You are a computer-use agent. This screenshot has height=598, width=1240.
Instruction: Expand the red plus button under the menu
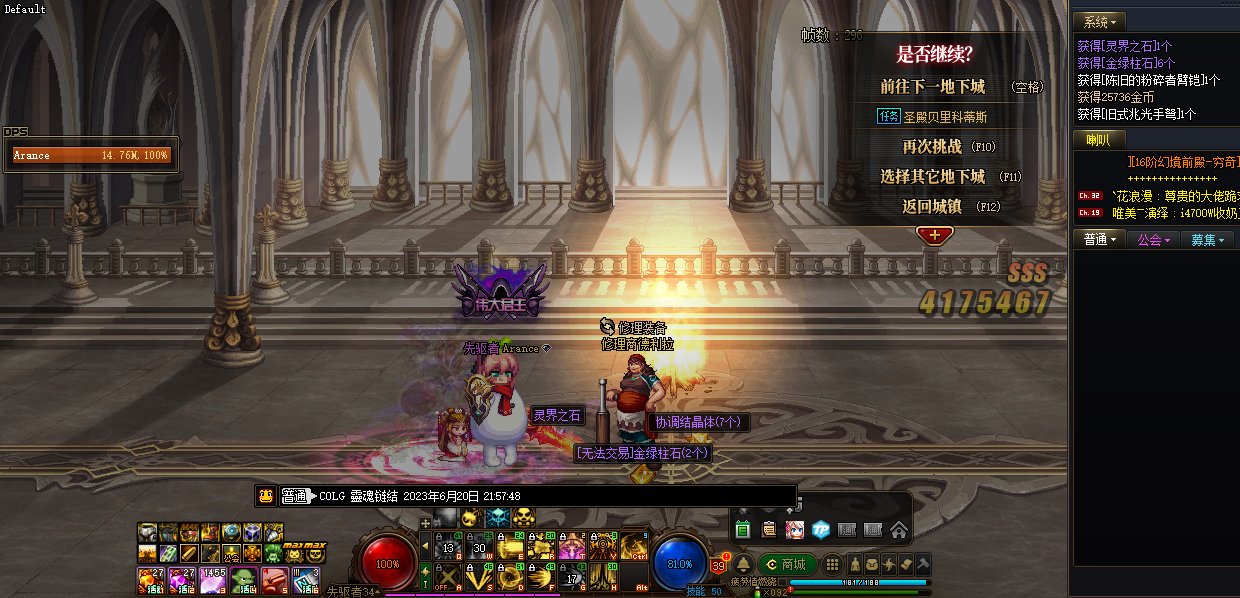[935, 235]
